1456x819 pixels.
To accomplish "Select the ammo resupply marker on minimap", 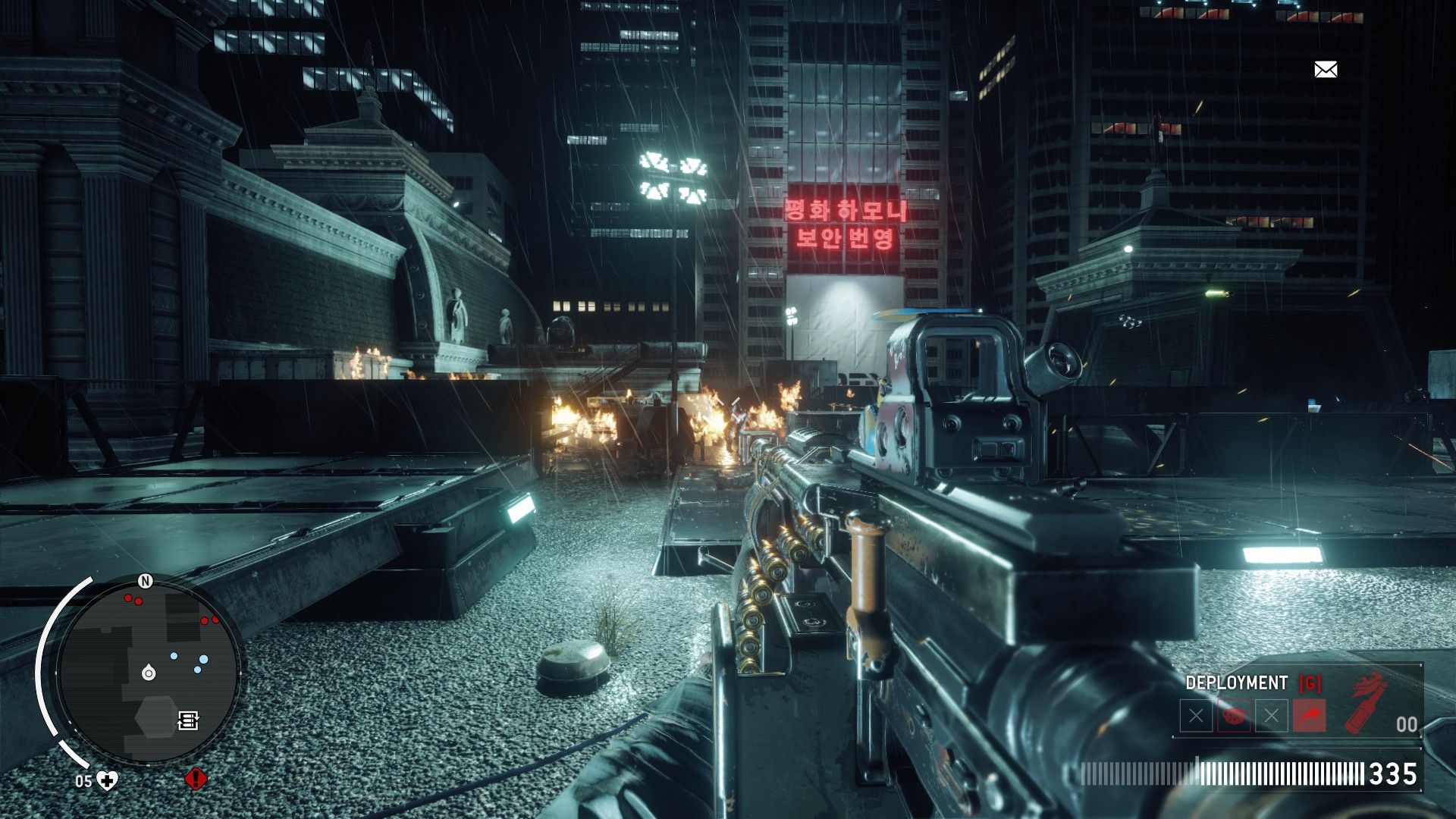I will [188, 720].
